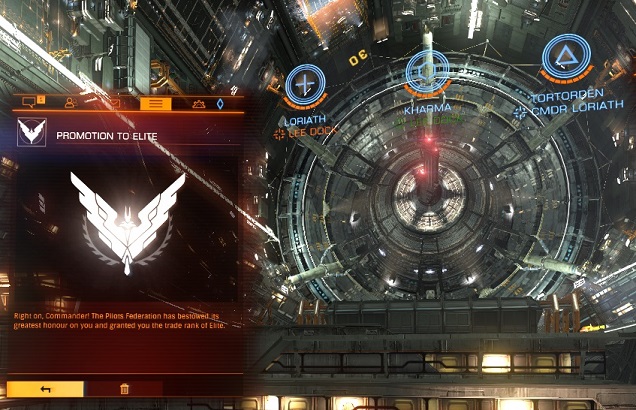Select the highlighted list lines tab
636x410 pixels.
point(155,102)
